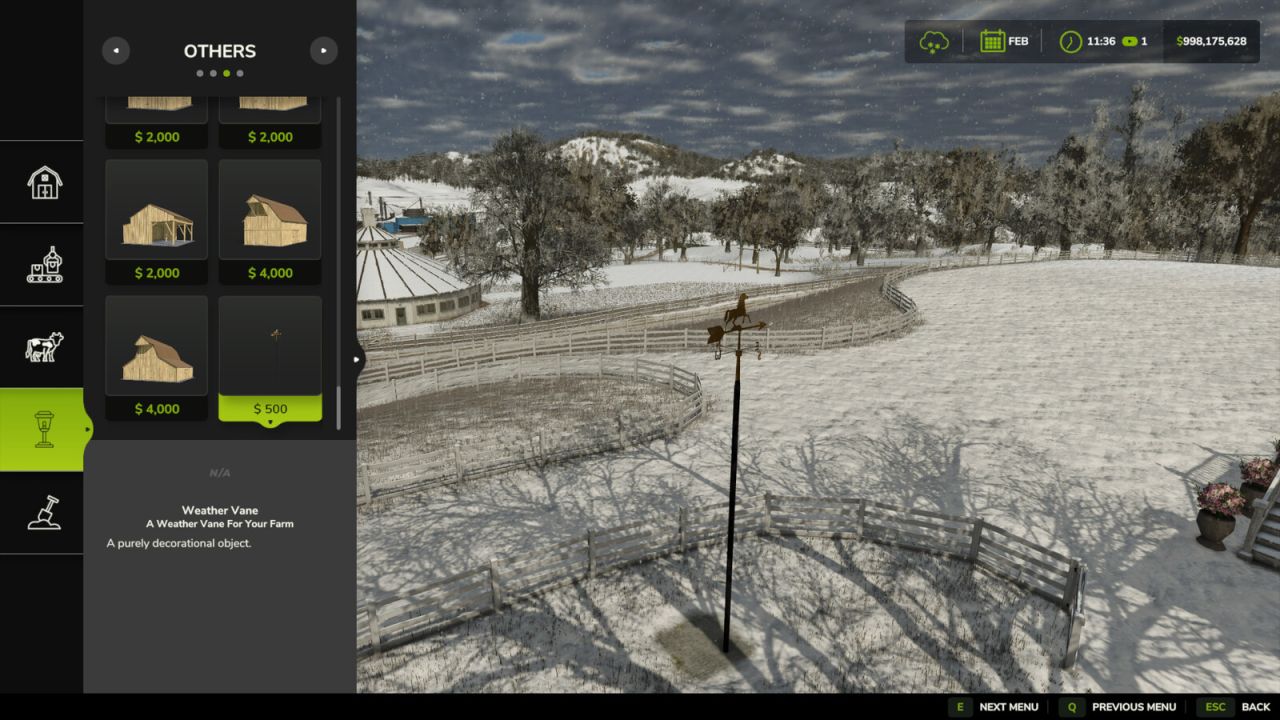Open the animals category with cow icon
The height and width of the screenshot is (720, 1280).
[x=44, y=347]
